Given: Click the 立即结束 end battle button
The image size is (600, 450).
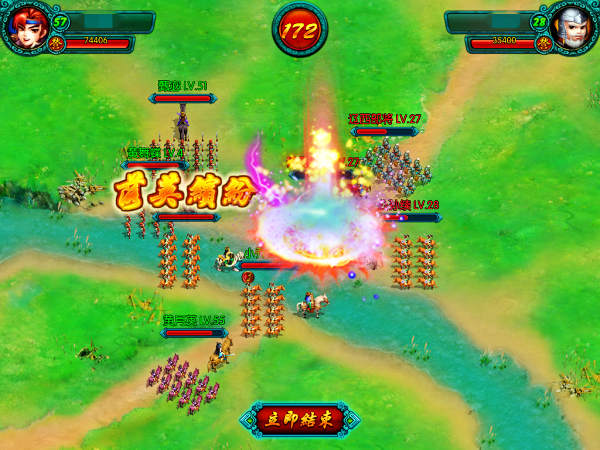Looking at the screenshot, I should (x=300, y=419).
